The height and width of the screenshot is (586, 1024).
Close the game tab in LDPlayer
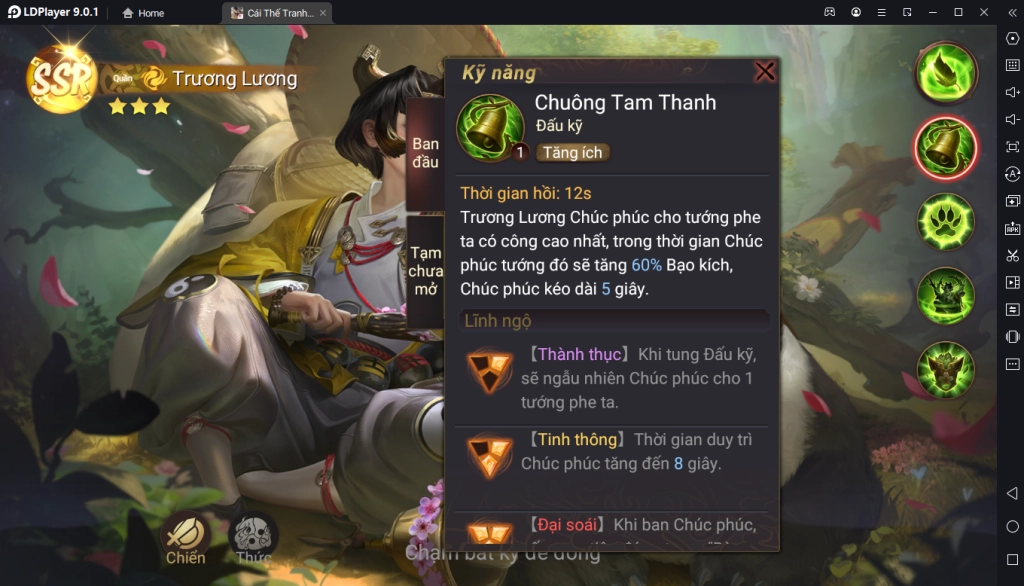(323, 13)
